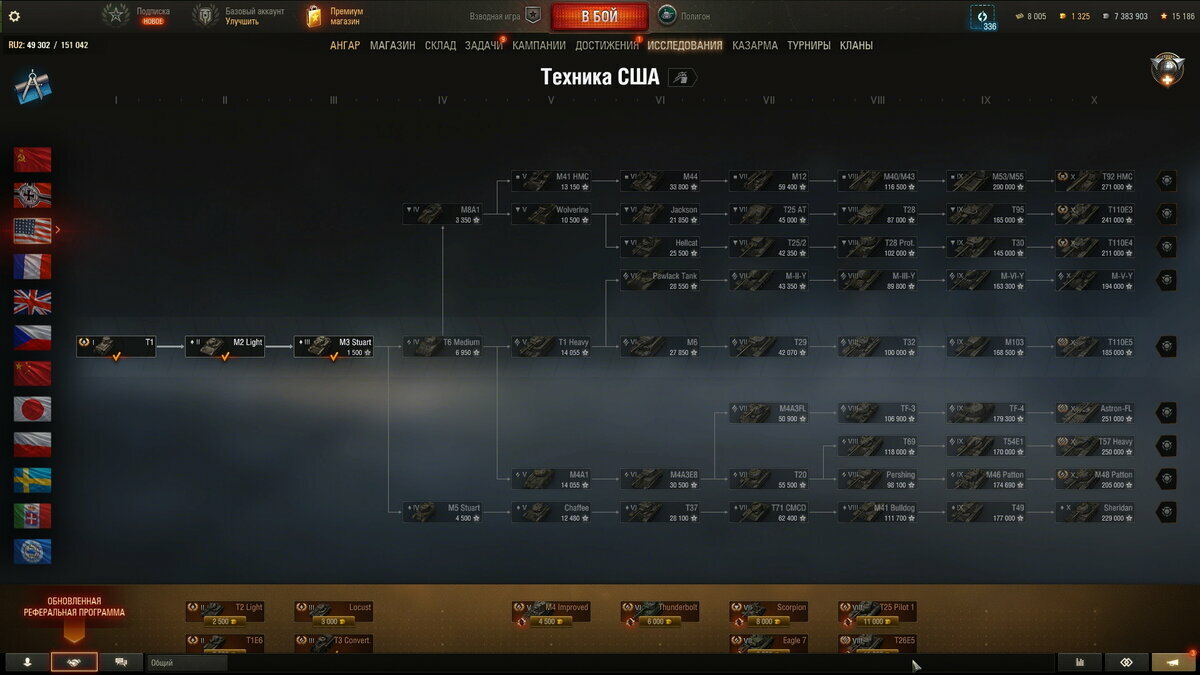Image resolution: width=1200 pixels, height=675 pixels.
Task: Select the Japanese flag nation
Action: pos(32,408)
